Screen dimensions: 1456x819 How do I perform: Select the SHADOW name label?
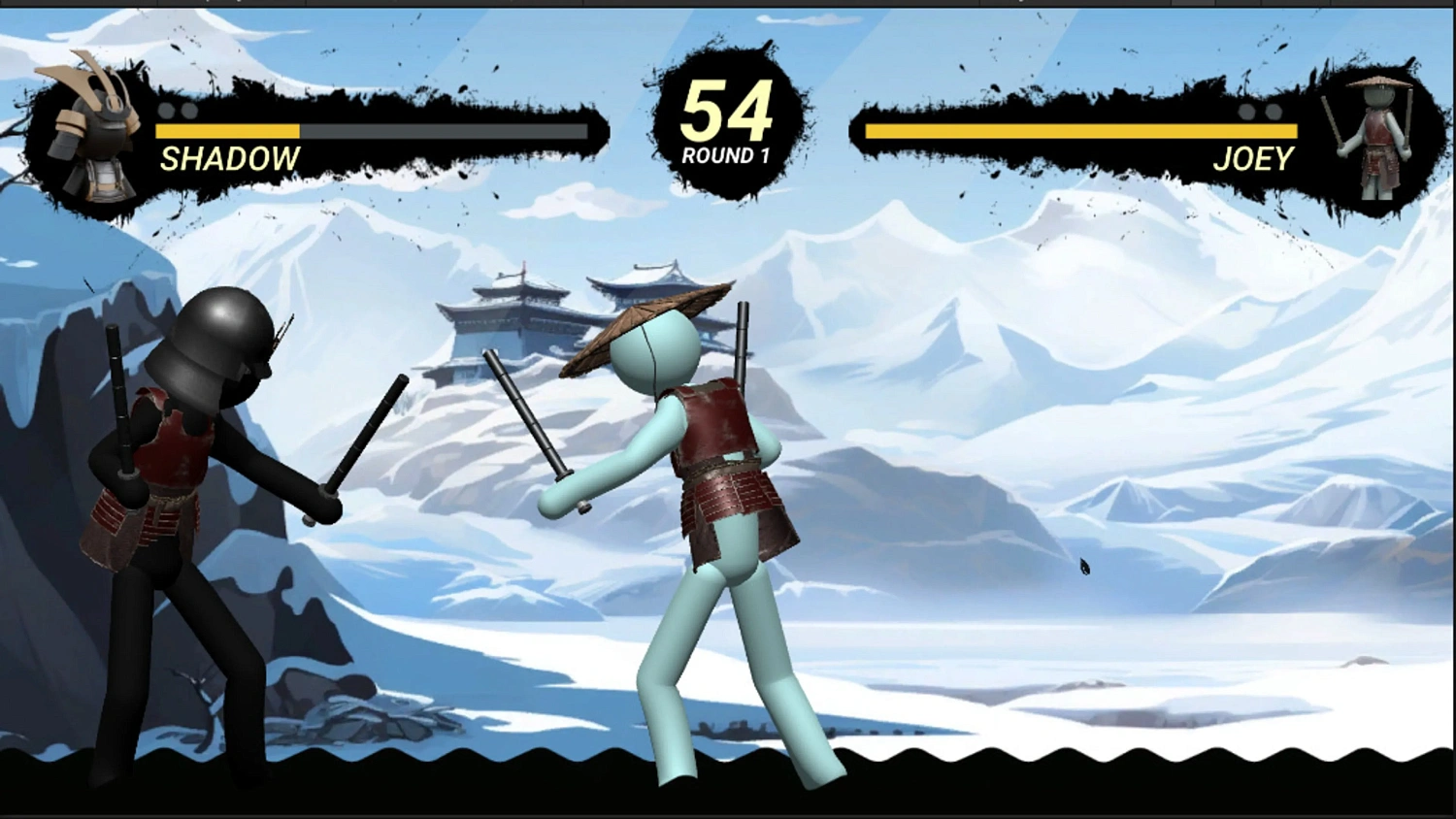pos(231,158)
